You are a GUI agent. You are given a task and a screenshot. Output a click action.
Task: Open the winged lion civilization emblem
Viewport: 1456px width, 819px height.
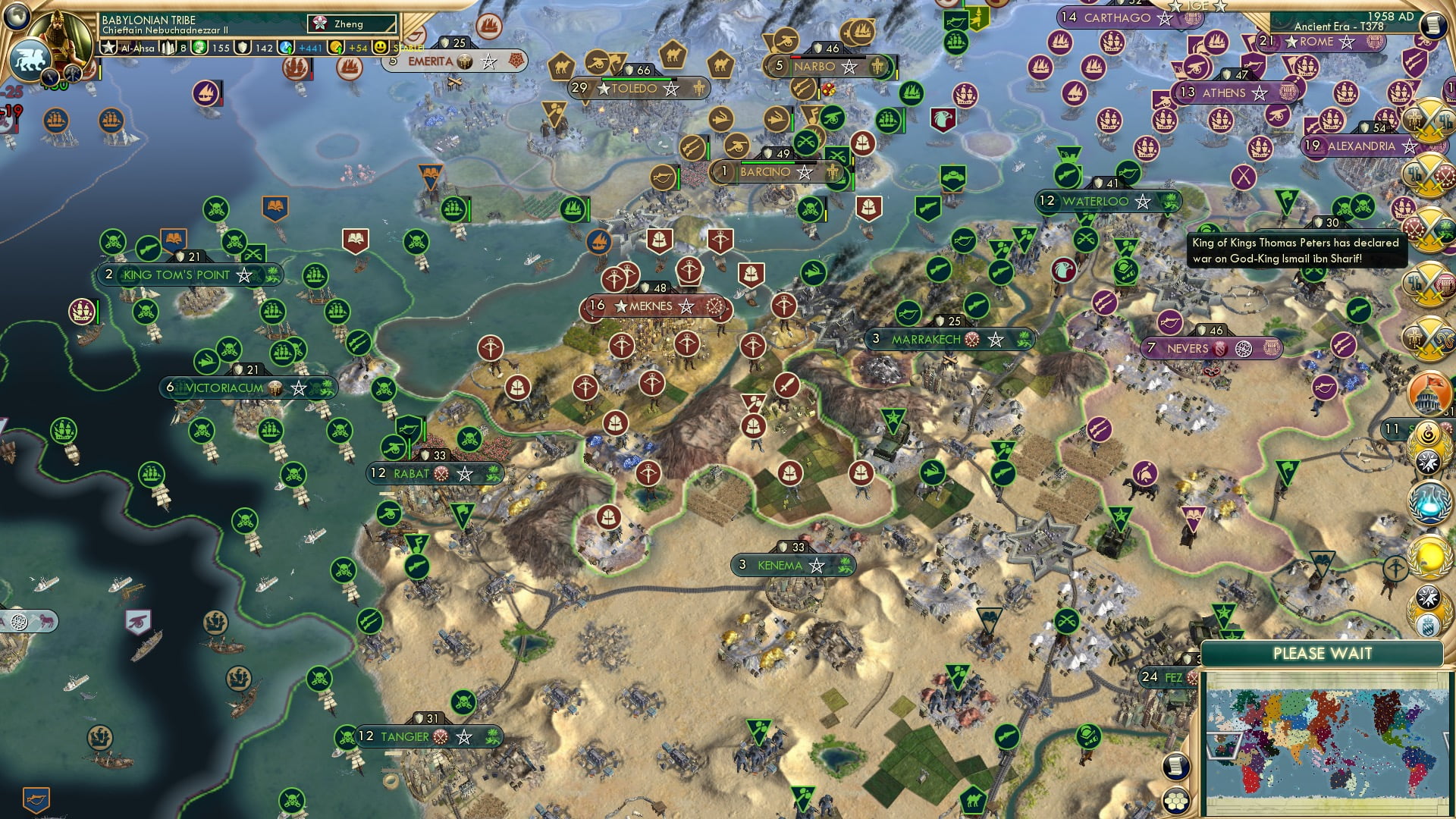coord(30,59)
